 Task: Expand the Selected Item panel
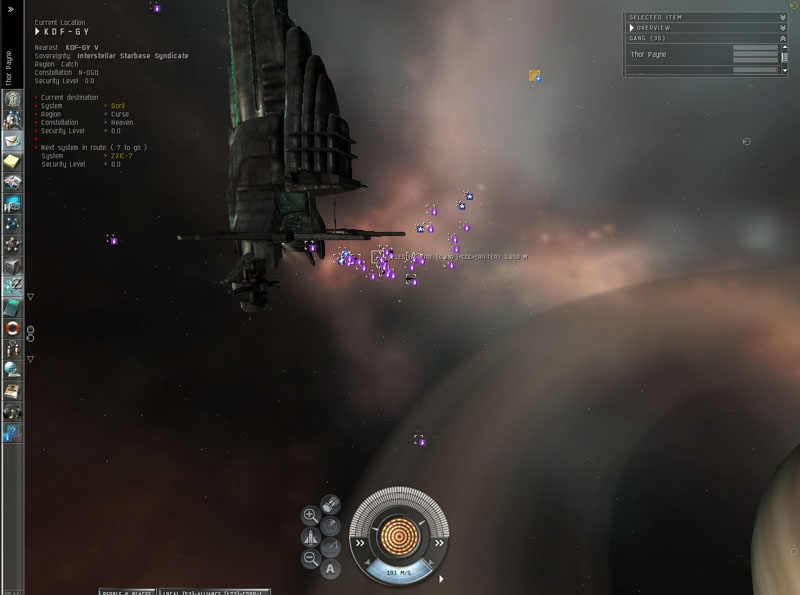(782, 17)
